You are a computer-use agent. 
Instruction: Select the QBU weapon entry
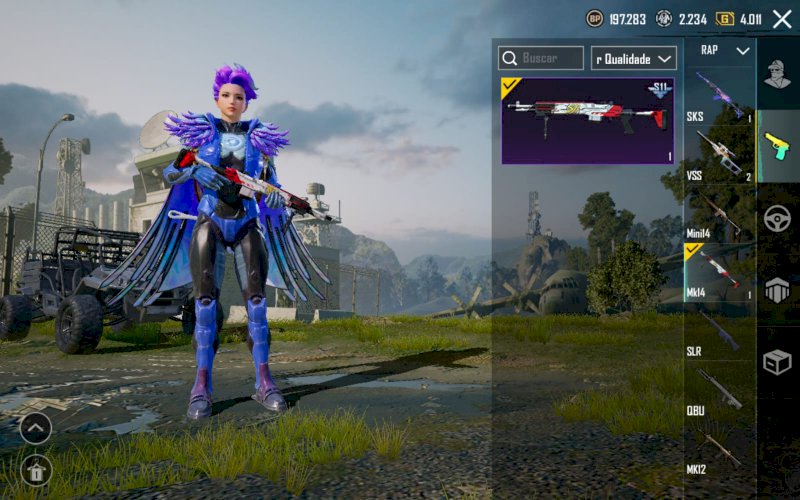click(719, 389)
